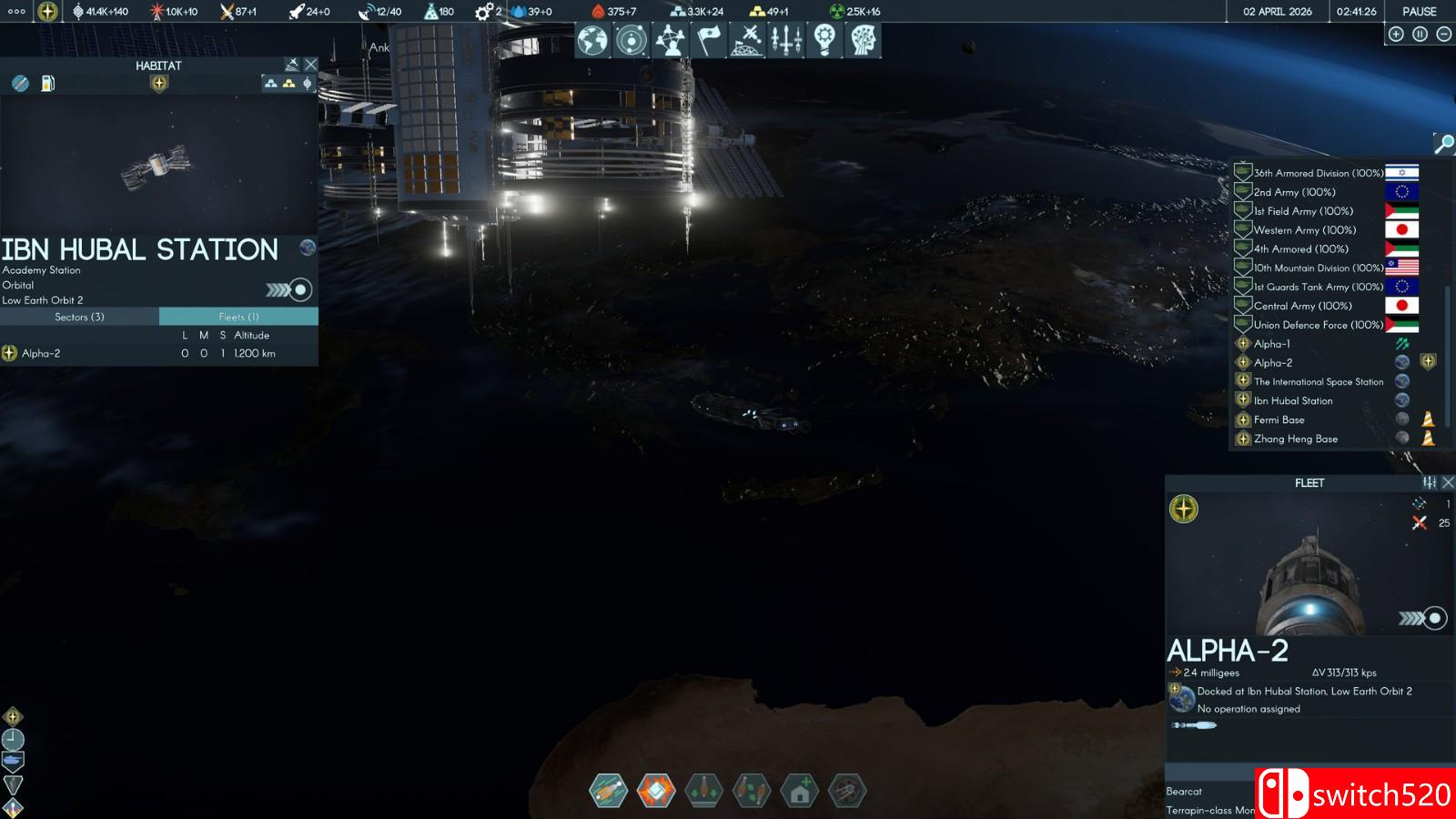Viewport: 1456px width, 819px height.
Task: Switch to the Sectors (3) tab
Action: point(79,317)
